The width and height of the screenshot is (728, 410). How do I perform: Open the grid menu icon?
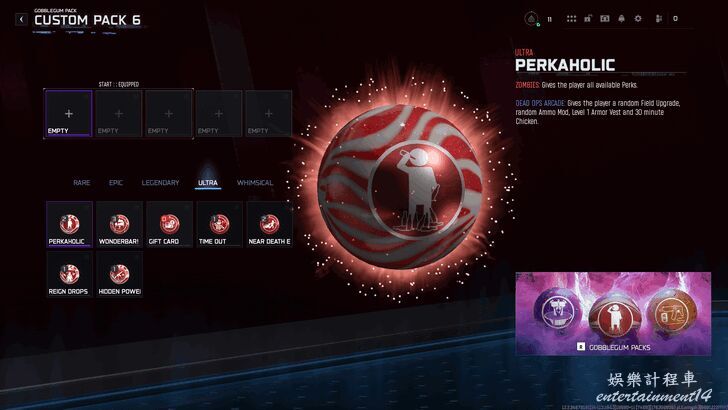(x=571, y=19)
